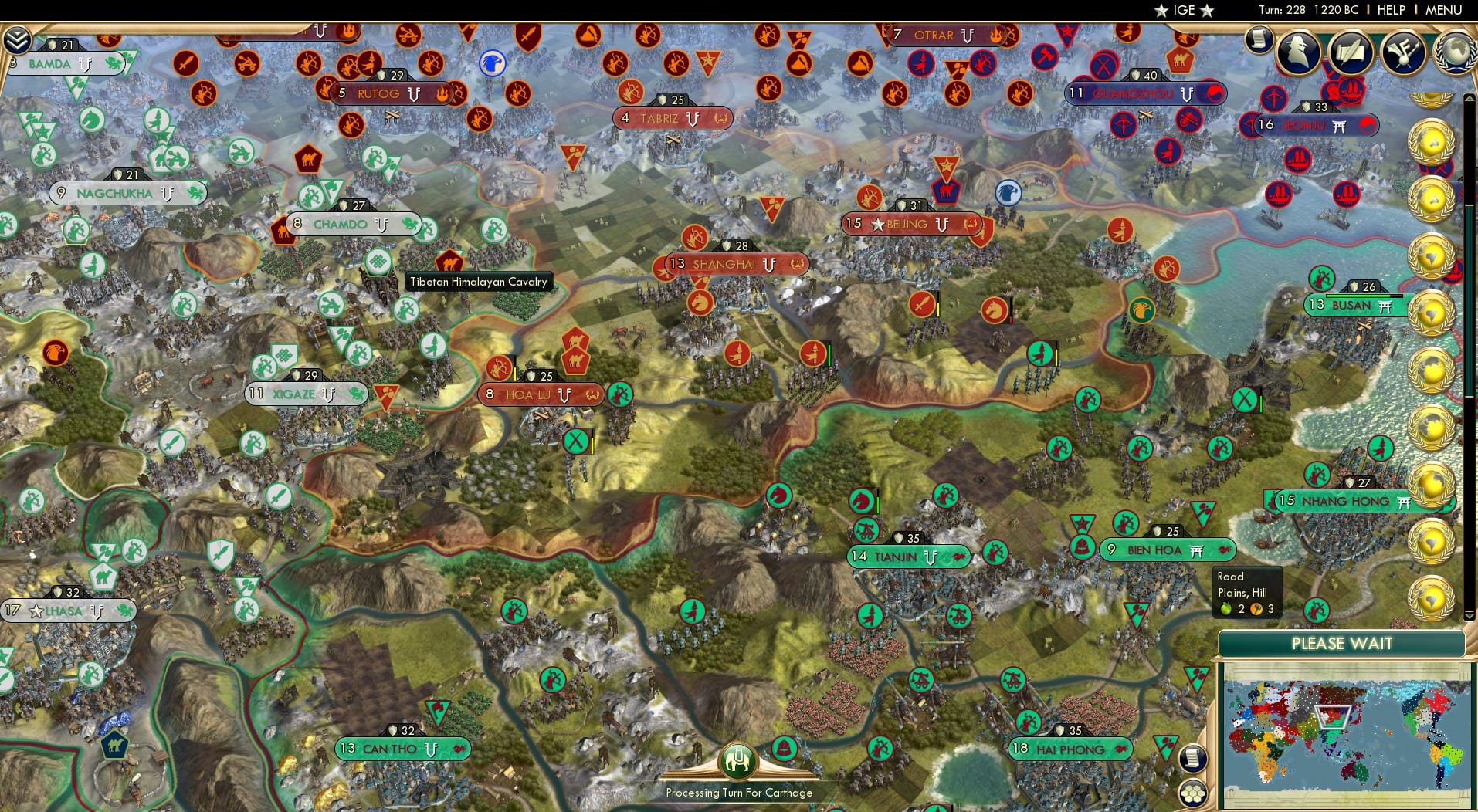Image resolution: width=1478 pixels, height=812 pixels.
Task: Open the Espionage overview spy icon
Action: (1297, 52)
